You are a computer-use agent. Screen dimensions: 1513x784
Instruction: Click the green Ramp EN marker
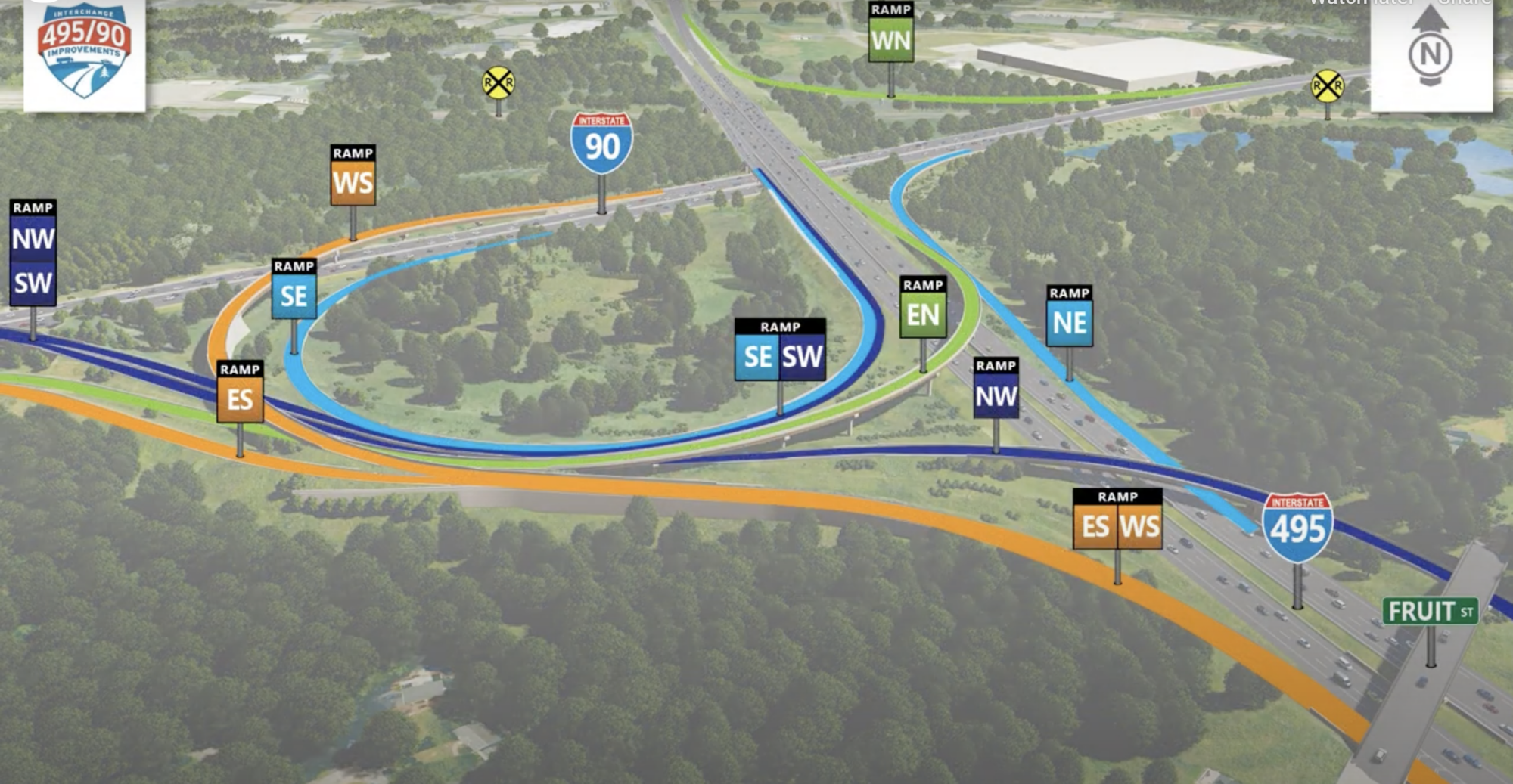tap(923, 308)
